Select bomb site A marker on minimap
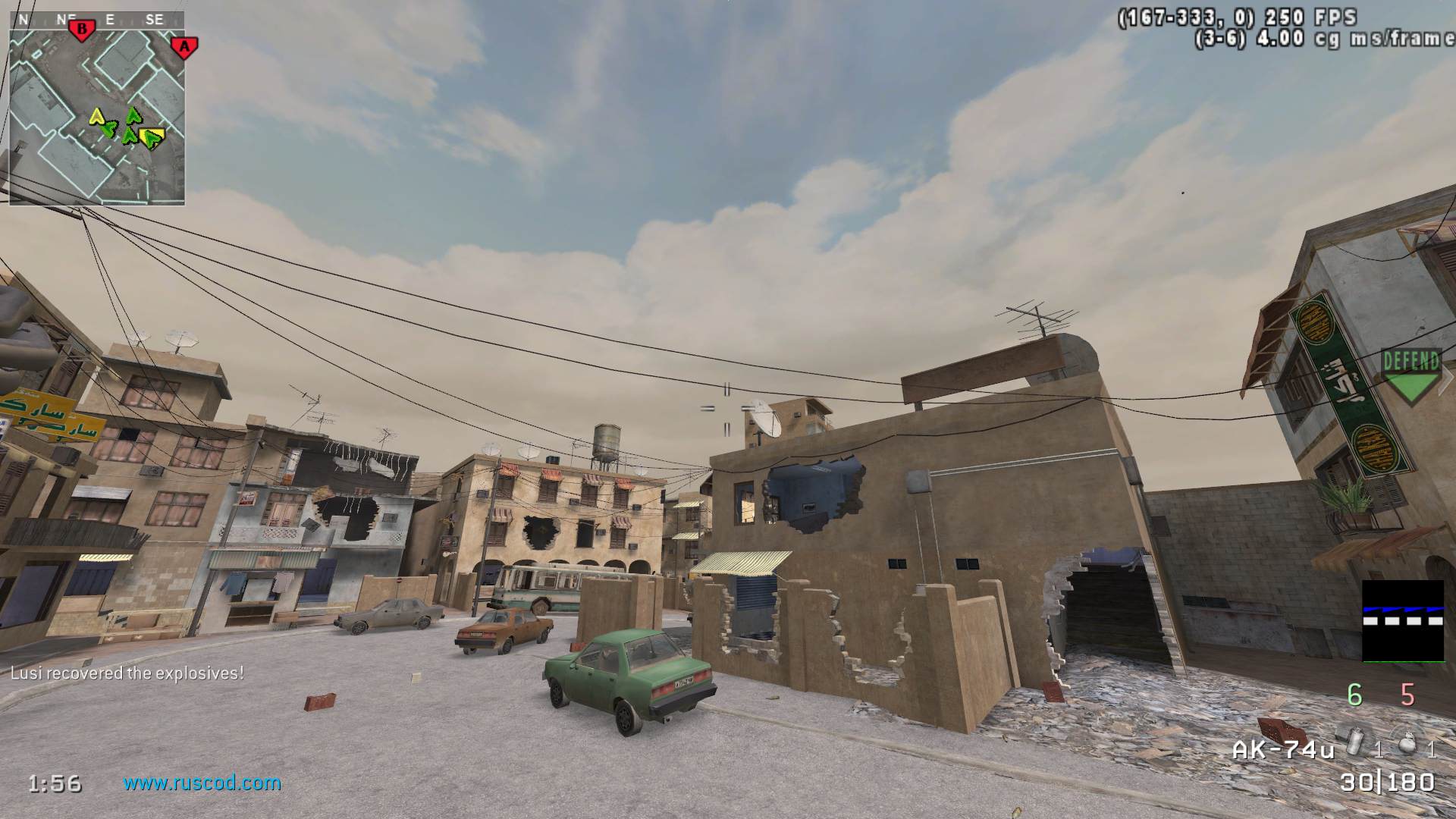 (x=183, y=47)
